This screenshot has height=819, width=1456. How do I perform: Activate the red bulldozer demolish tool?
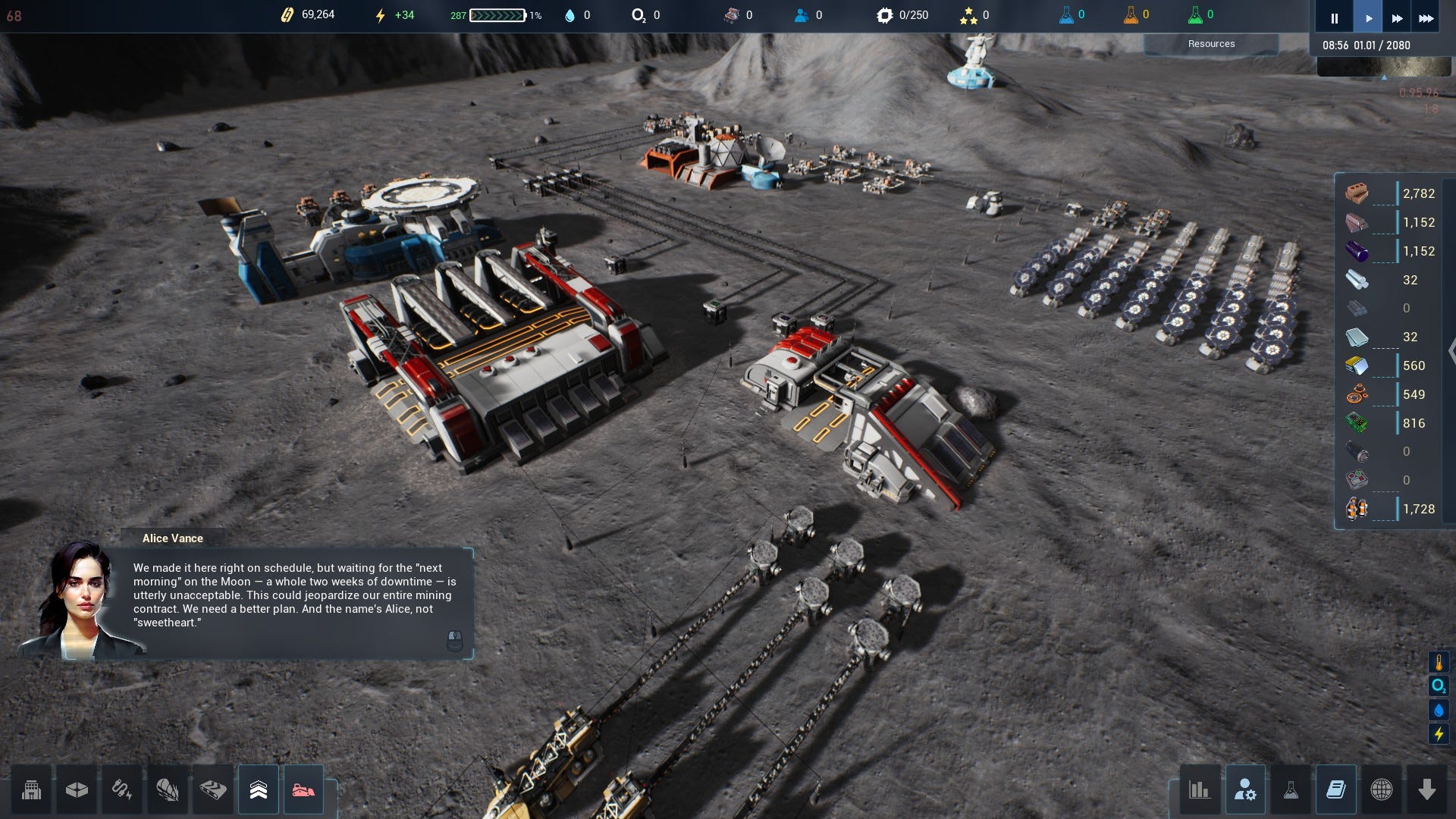(x=303, y=790)
